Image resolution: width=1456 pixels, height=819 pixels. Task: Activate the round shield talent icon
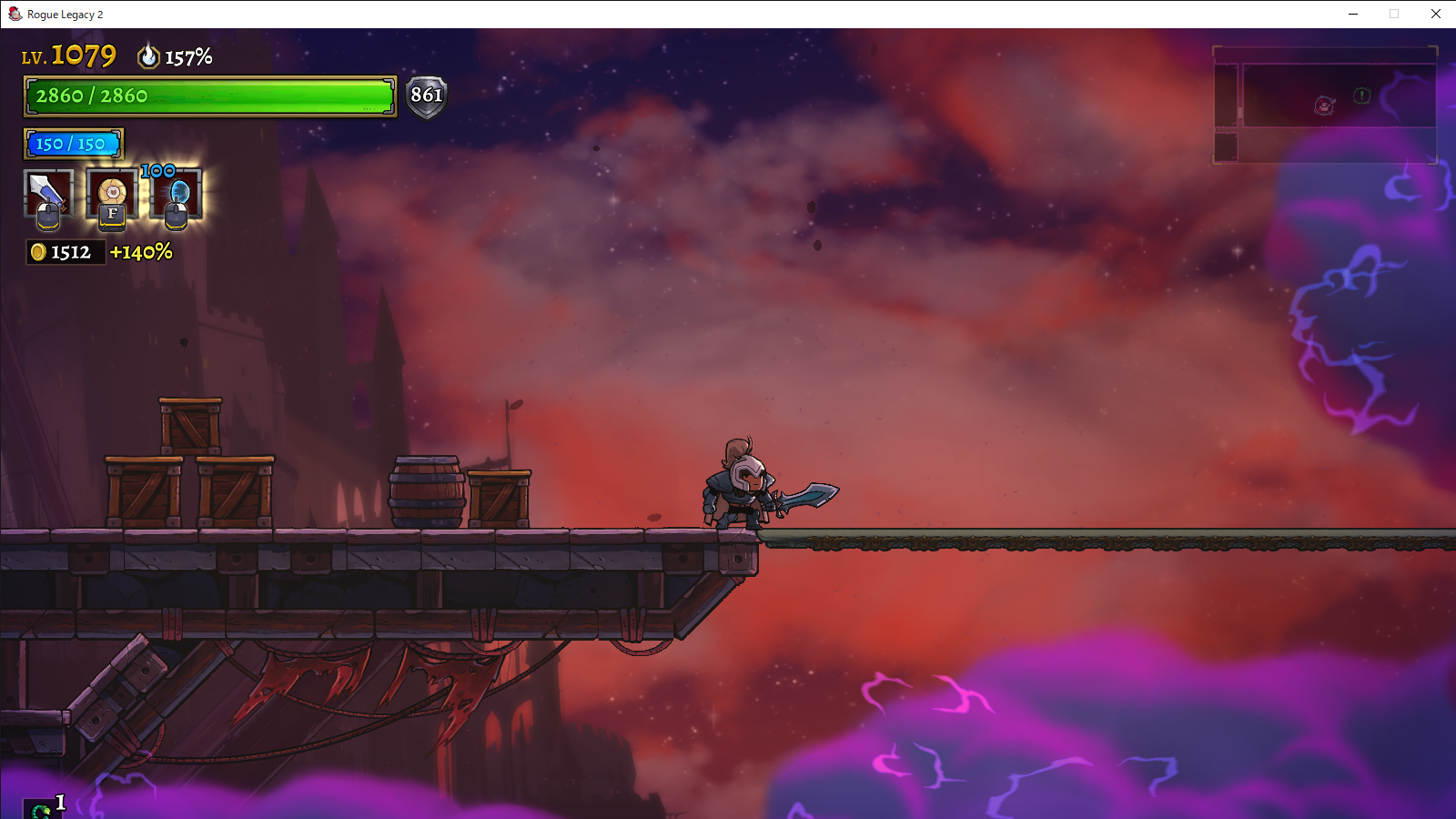112,194
